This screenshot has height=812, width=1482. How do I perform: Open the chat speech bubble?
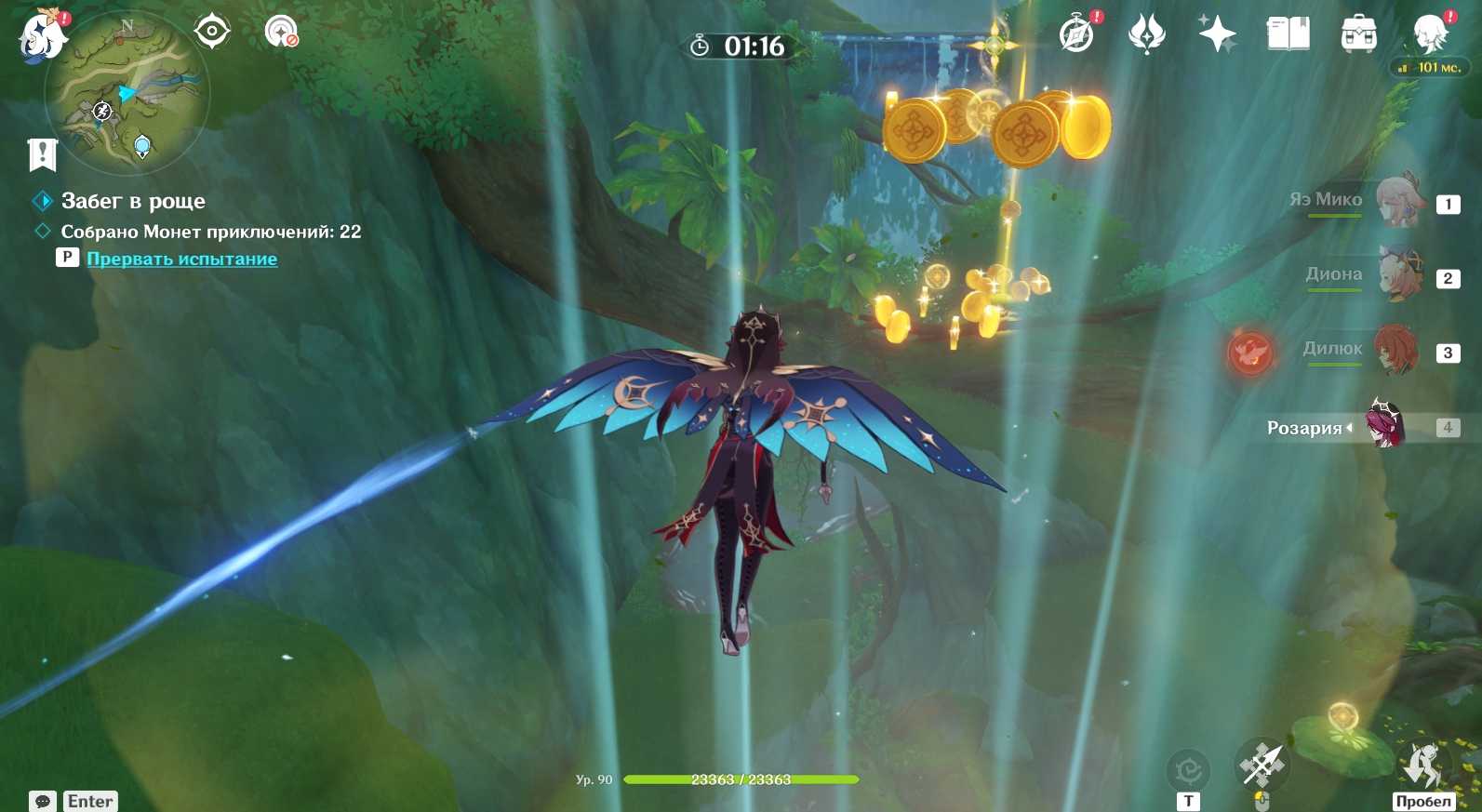43,801
